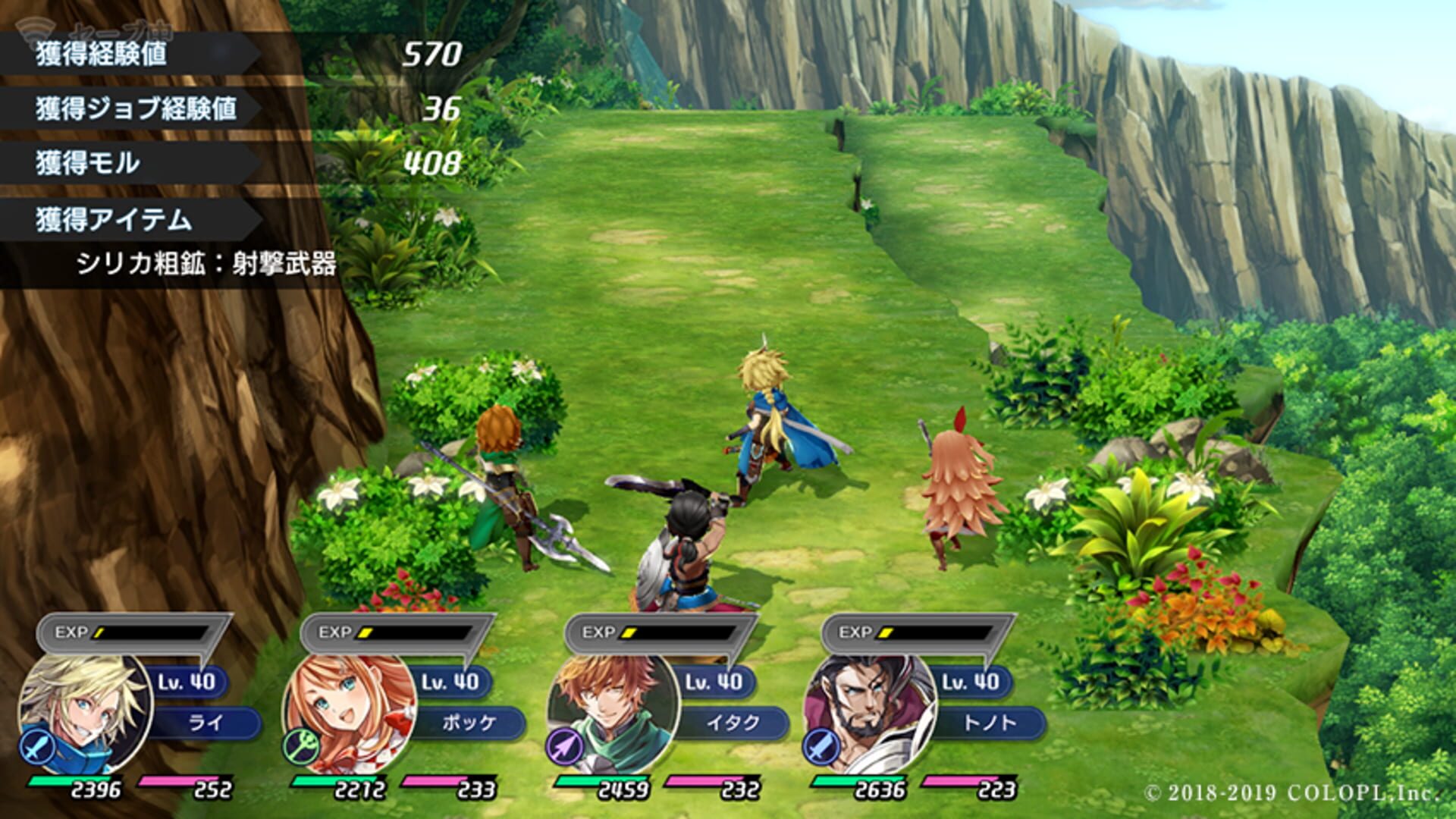Click the シリカ粗鉱：射撃武器 item entry
The image size is (1456, 819).
[209, 264]
